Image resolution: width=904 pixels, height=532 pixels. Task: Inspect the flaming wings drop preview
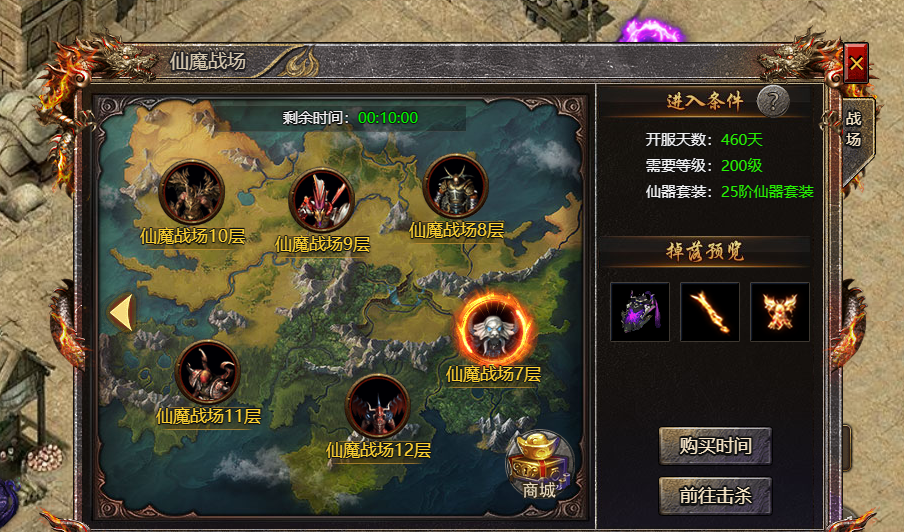point(780,312)
